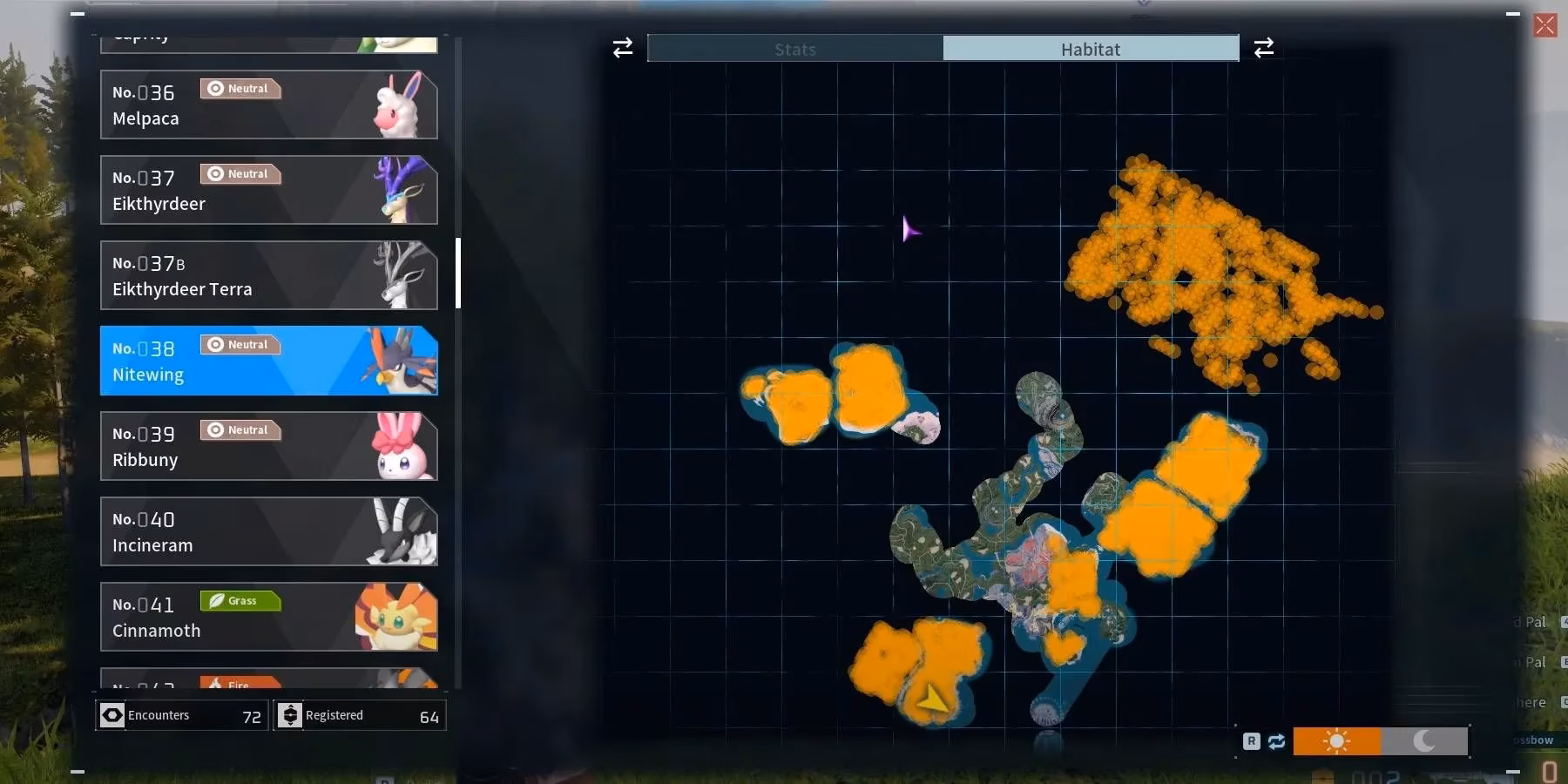The height and width of the screenshot is (784, 1568).
Task: Switch to the Stats tab
Action: (x=794, y=49)
